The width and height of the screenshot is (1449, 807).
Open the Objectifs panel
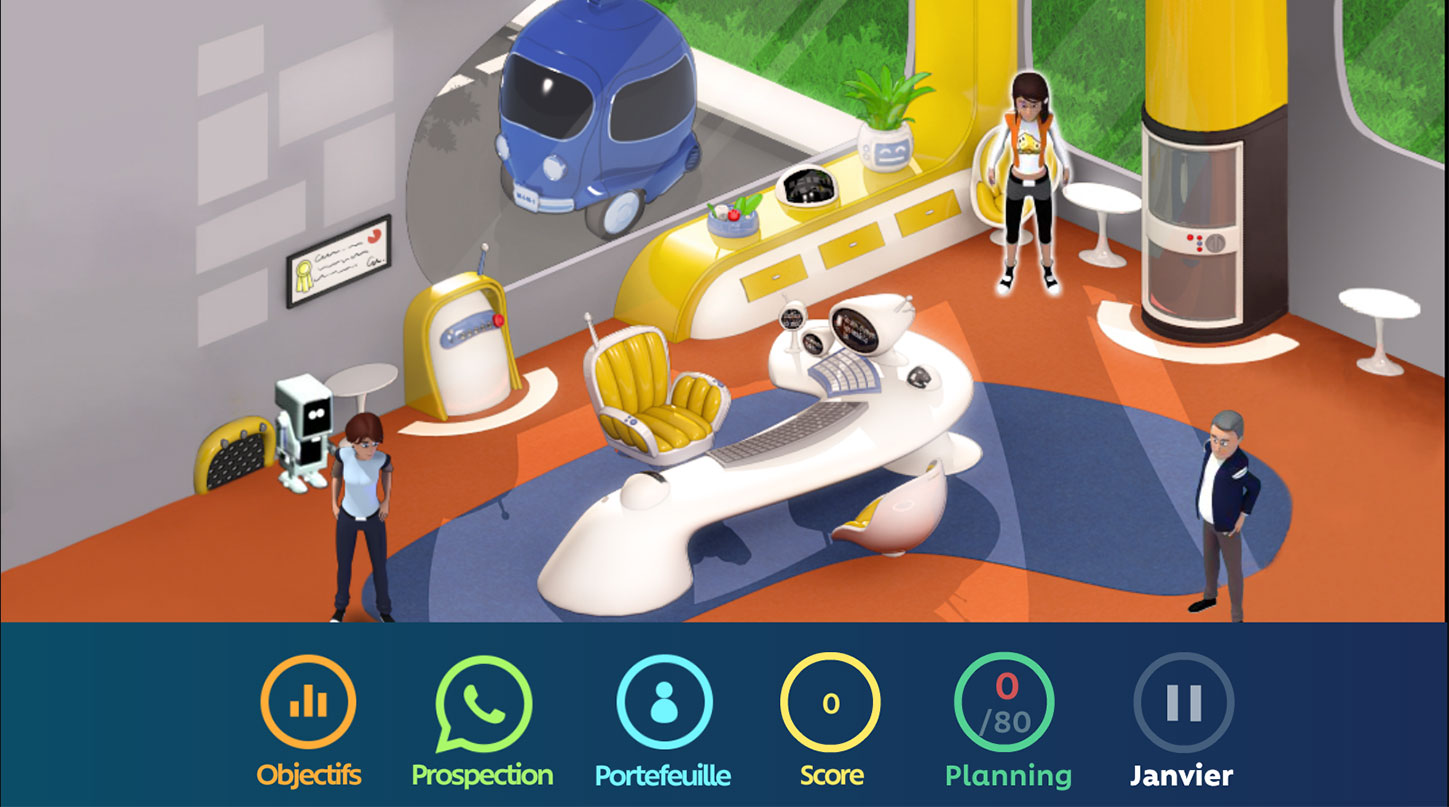point(308,703)
